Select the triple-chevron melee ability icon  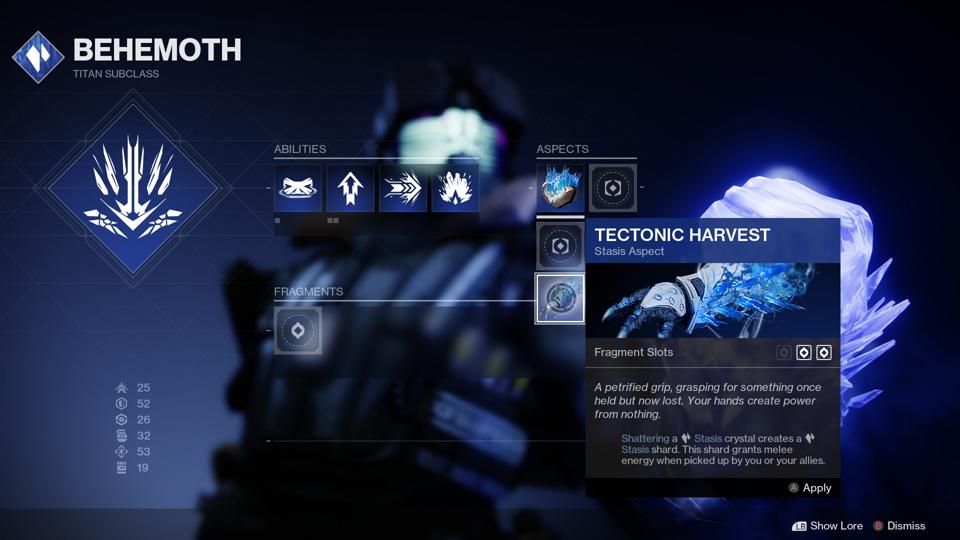(x=403, y=188)
